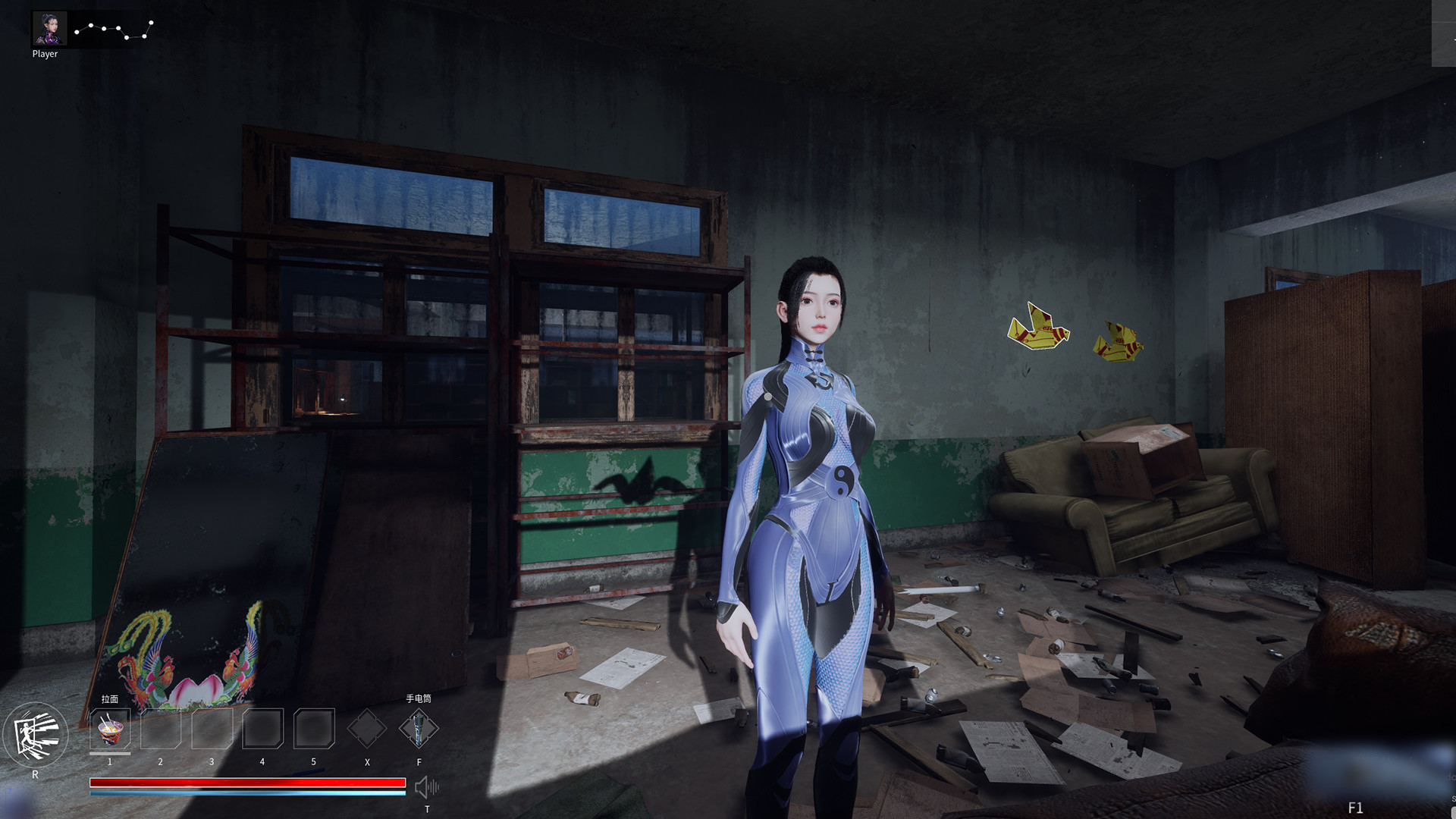Select the ramen noodles in hotbar slot 1
This screenshot has width=1456, height=819.
108,729
